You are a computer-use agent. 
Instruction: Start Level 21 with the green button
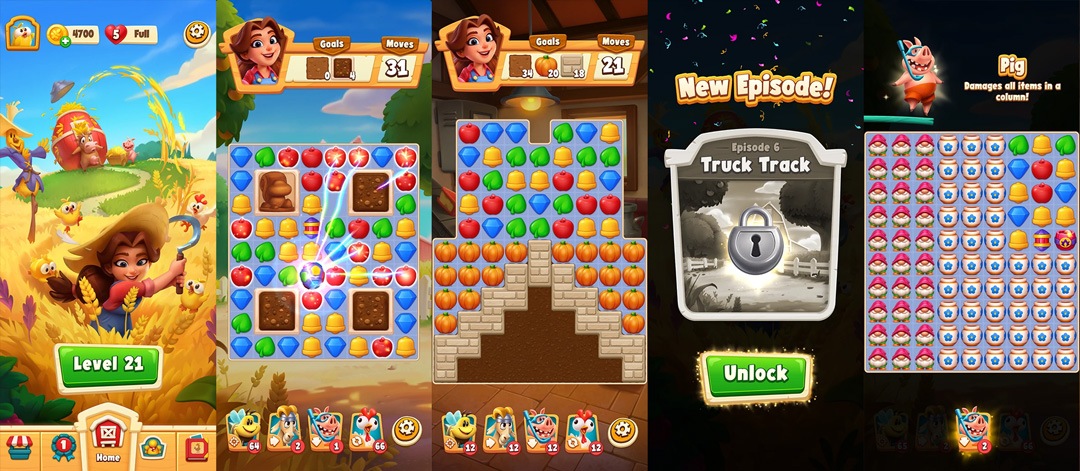108,365
